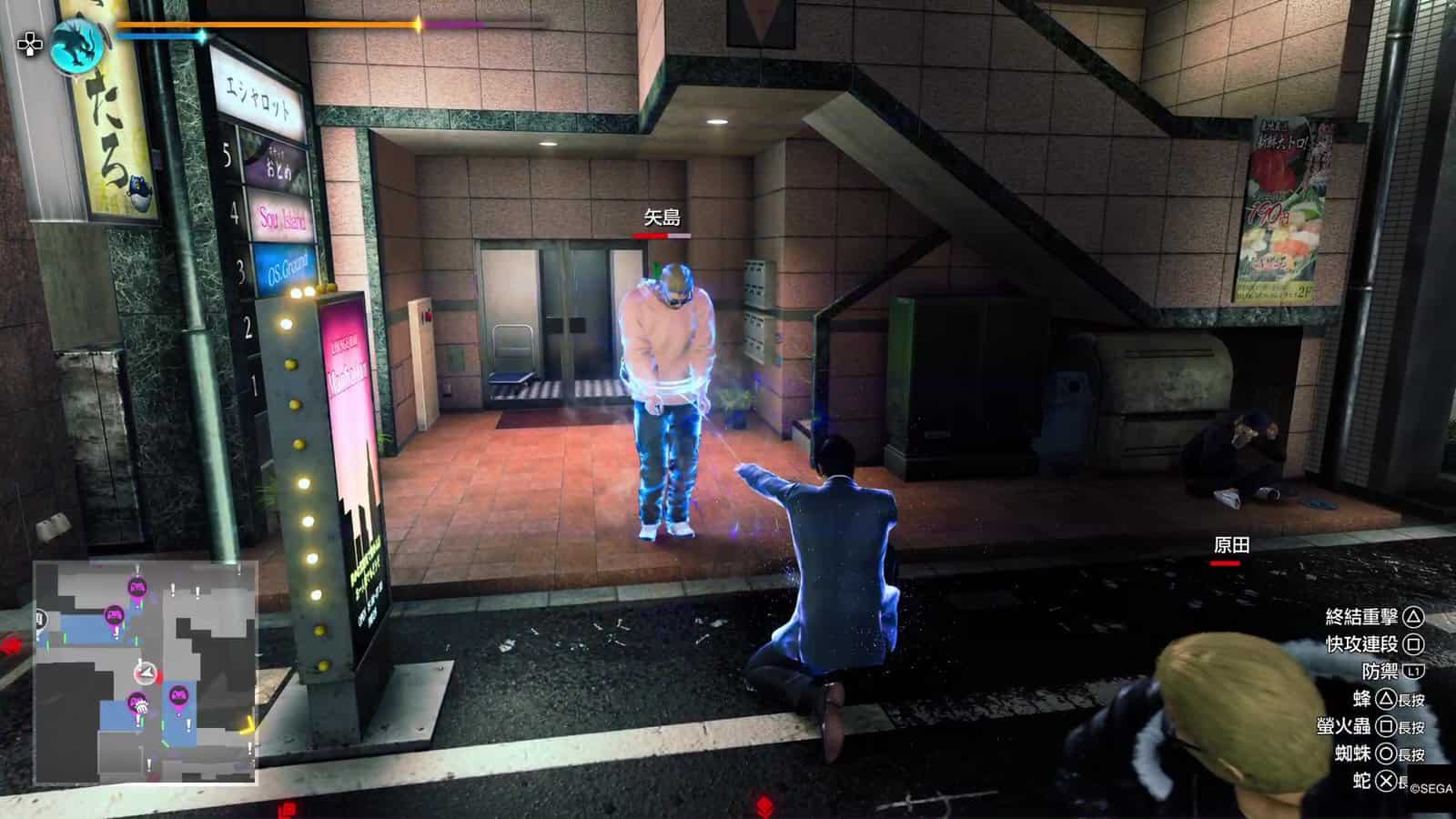Select the blue dragon fighting style emblem
The height and width of the screenshot is (819, 1456).
click(78, 45)
